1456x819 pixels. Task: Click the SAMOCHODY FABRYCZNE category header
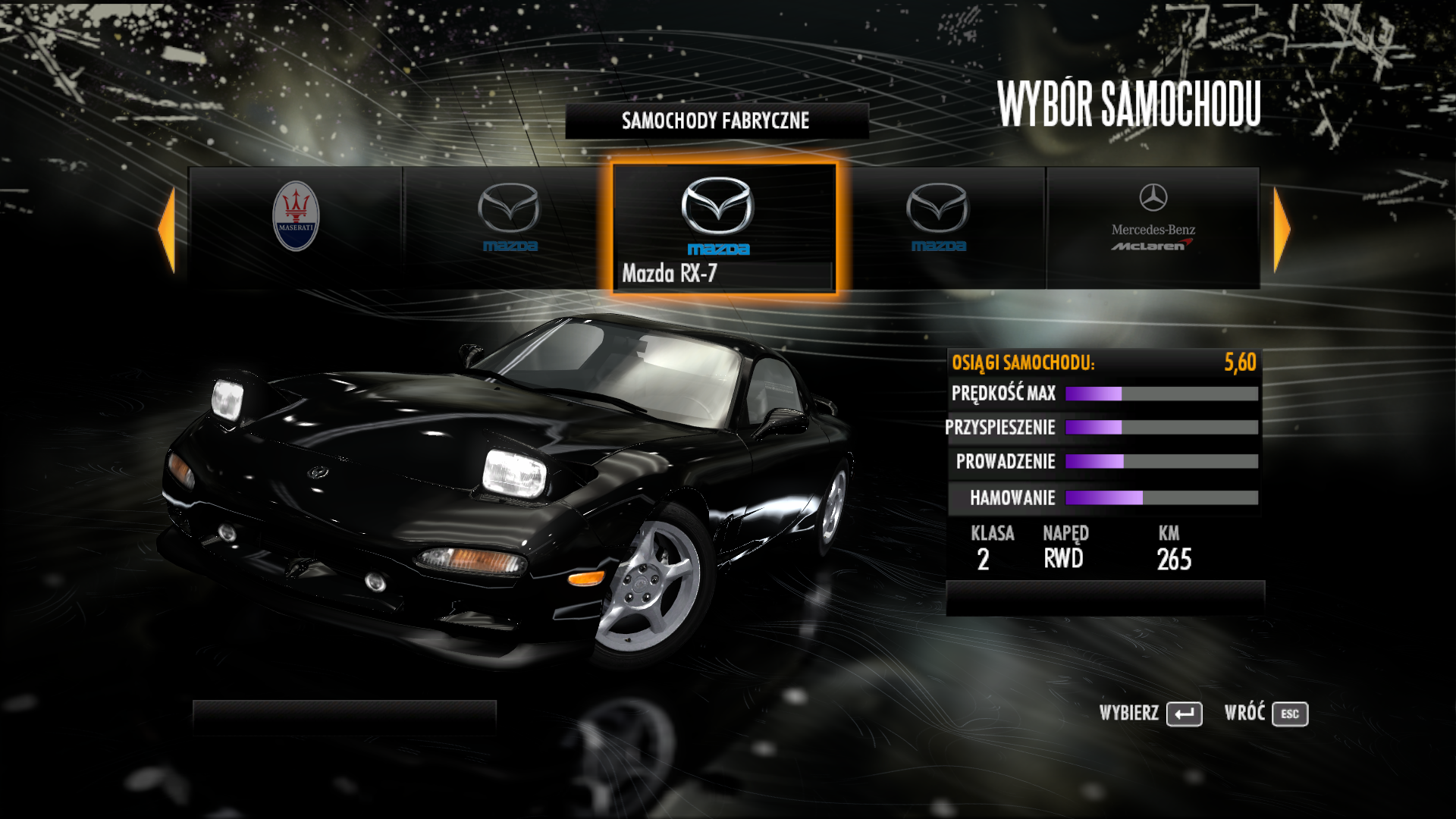coord(716,121)
